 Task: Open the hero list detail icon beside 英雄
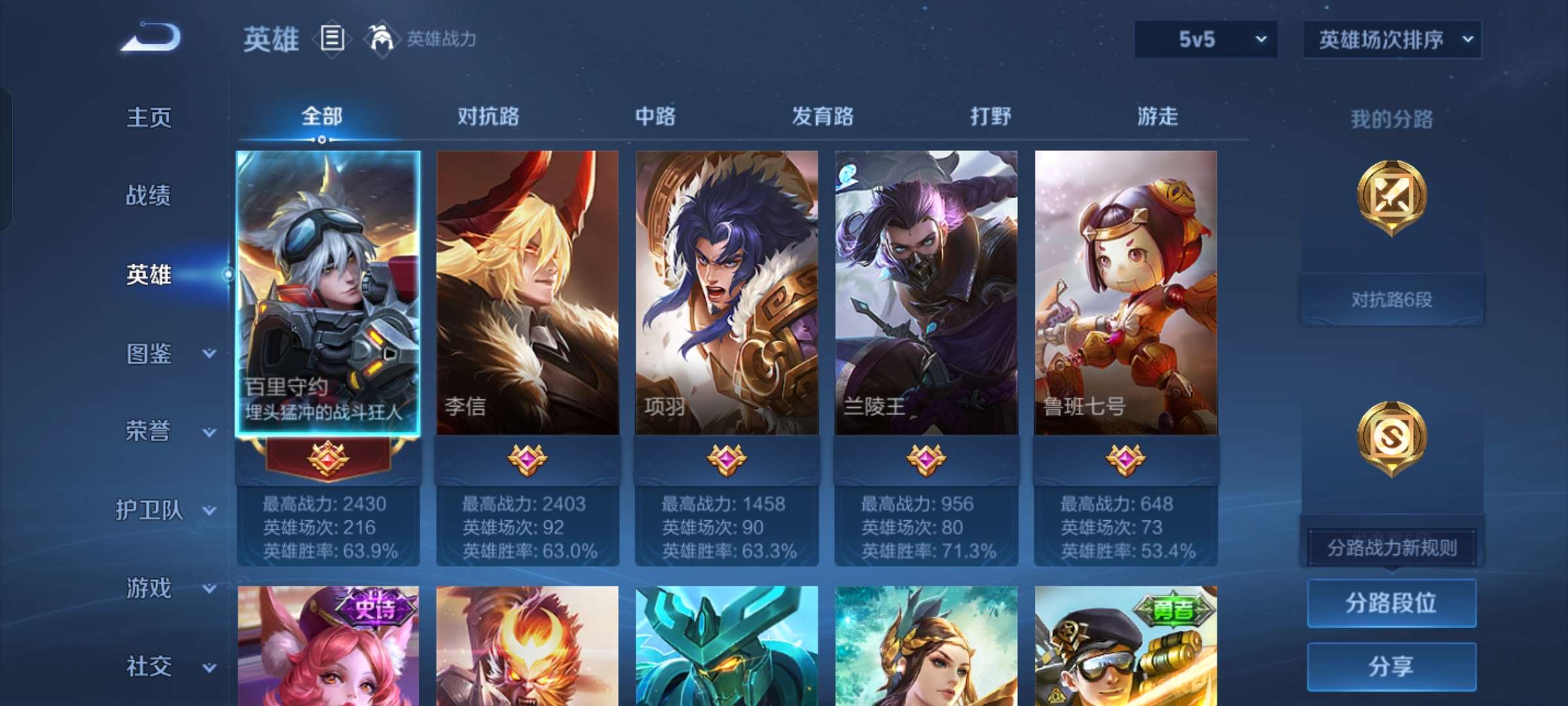tap(332, 39)
